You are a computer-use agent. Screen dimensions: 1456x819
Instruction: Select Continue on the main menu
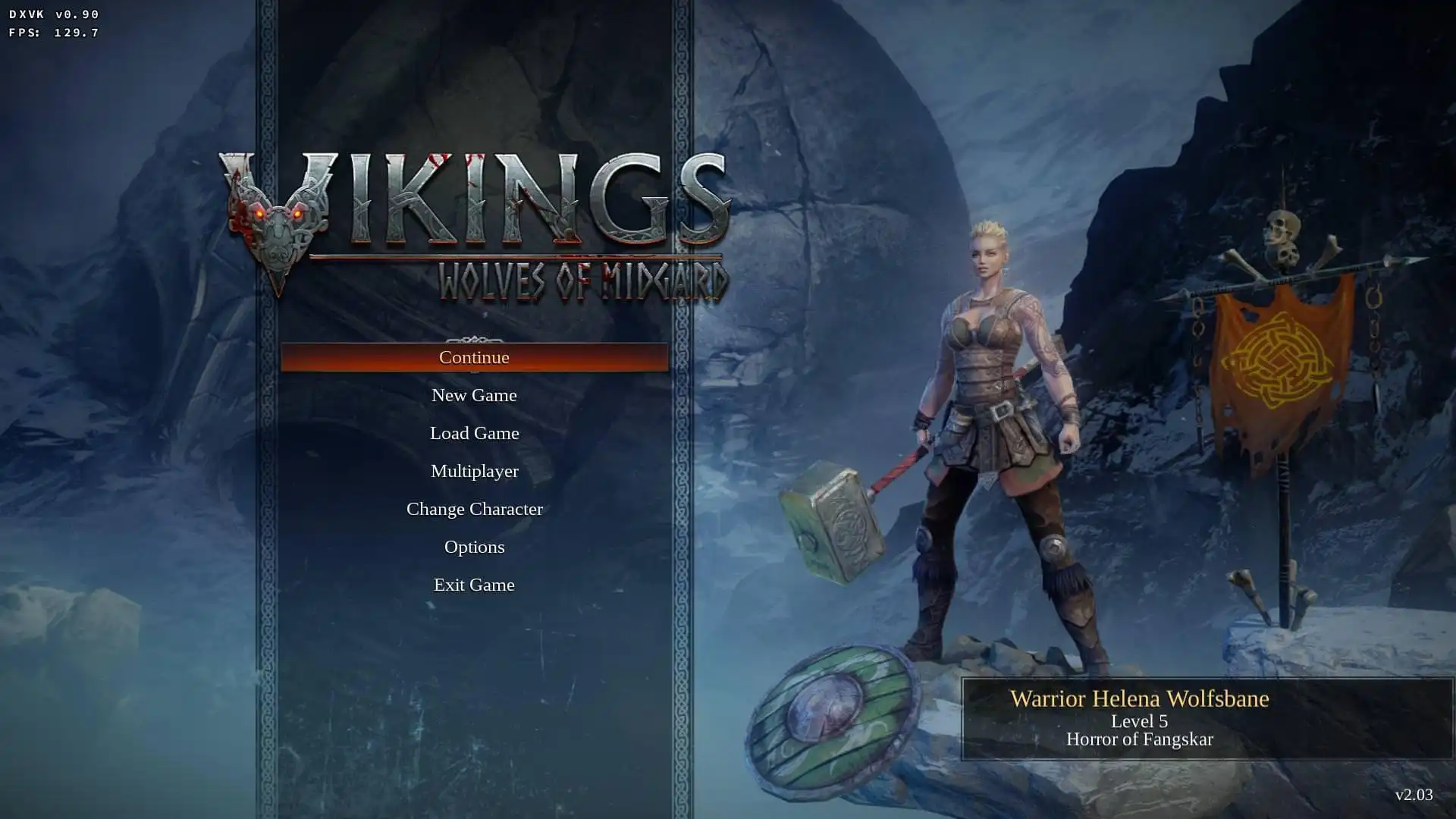click(474, 357)
